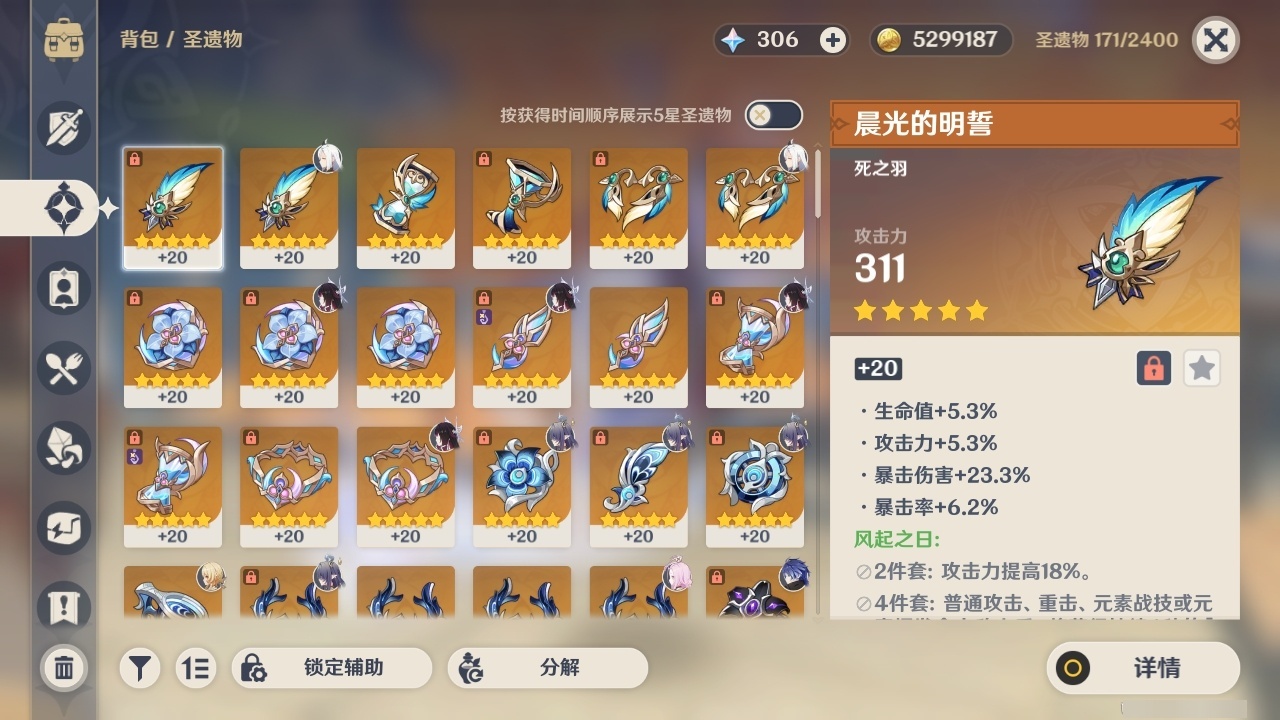This screenshot has width=1280, height=720.
Task: Select the gadgets category icon
Action: click(63, 528)
